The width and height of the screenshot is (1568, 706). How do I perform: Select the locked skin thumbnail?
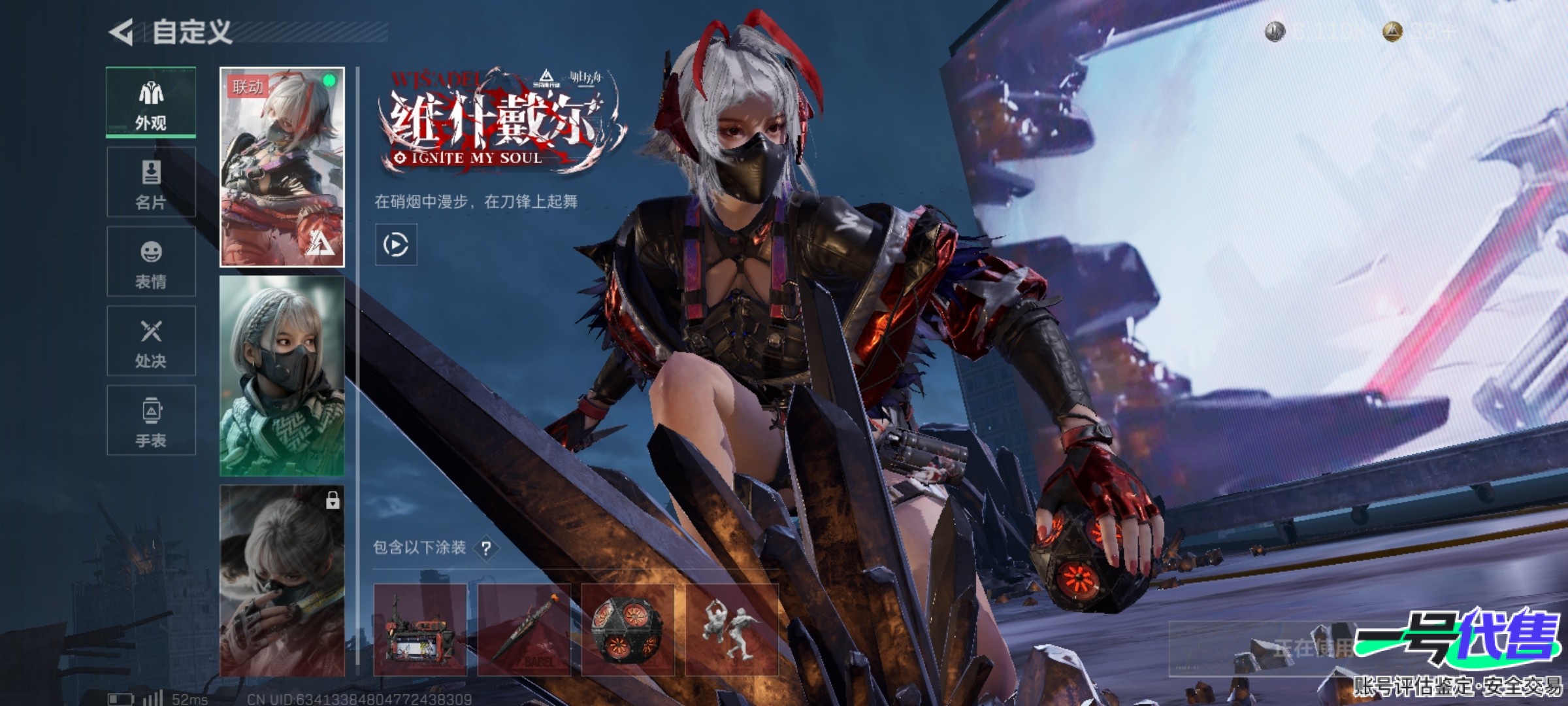pos(282,580)
